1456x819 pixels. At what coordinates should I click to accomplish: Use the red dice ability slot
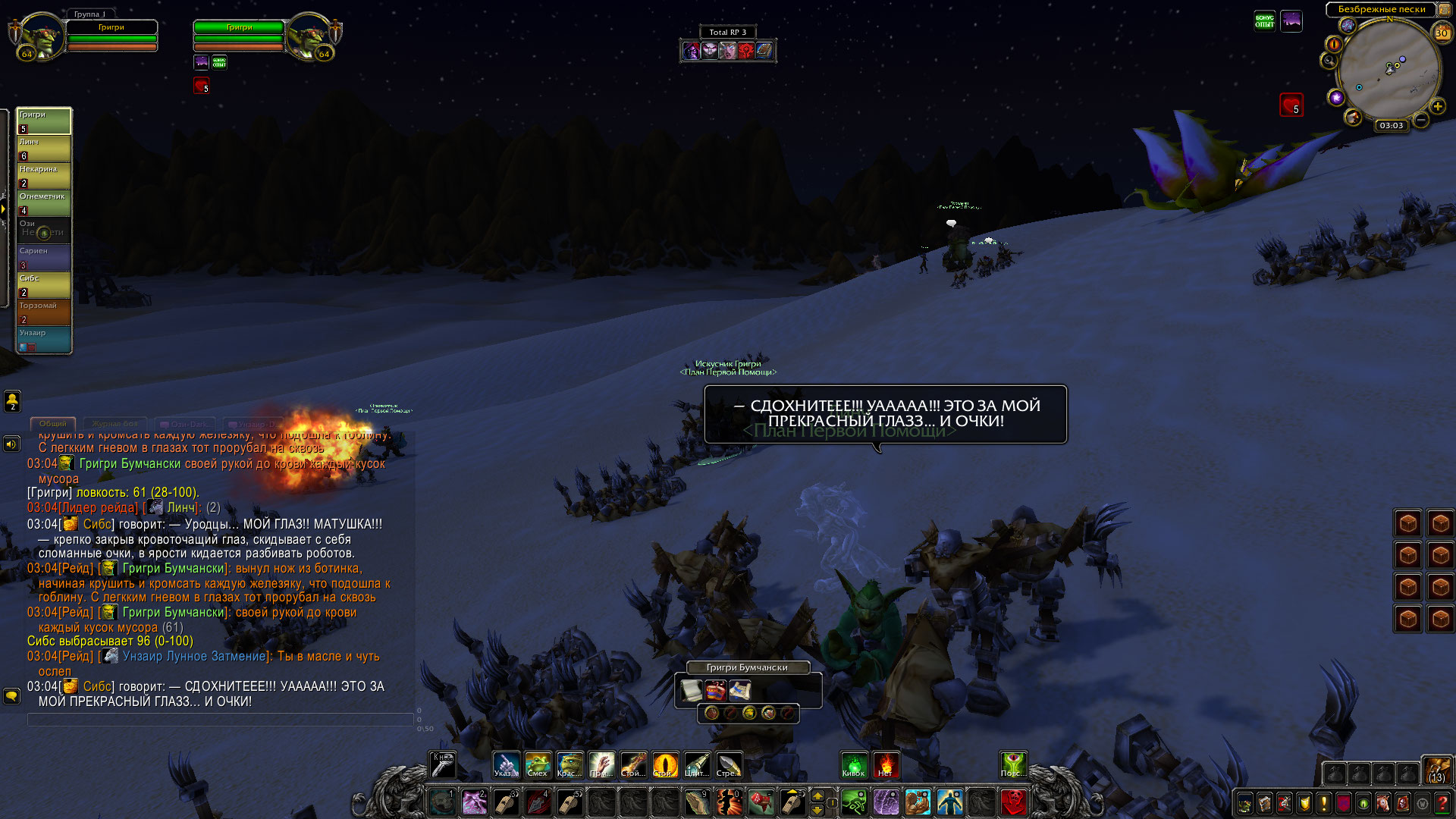pyautogui.click(x=761, y=802)
